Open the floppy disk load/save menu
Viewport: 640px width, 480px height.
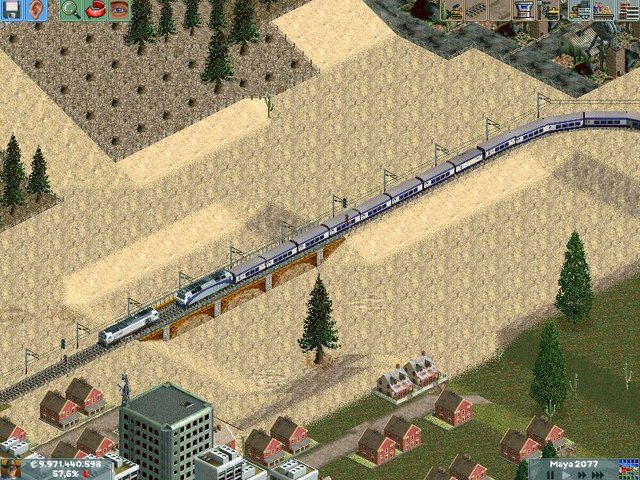point(11,10)
